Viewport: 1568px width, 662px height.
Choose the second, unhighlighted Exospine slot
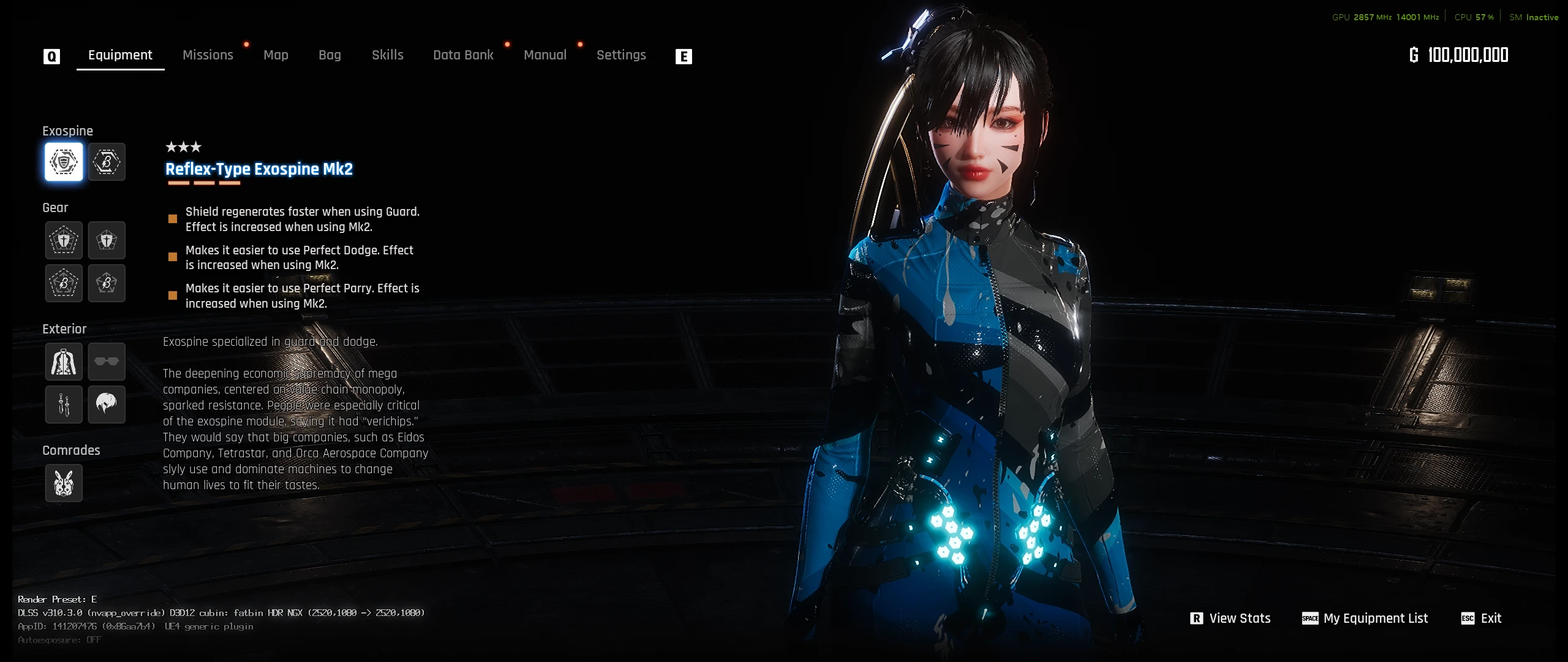tap(107, 162)
